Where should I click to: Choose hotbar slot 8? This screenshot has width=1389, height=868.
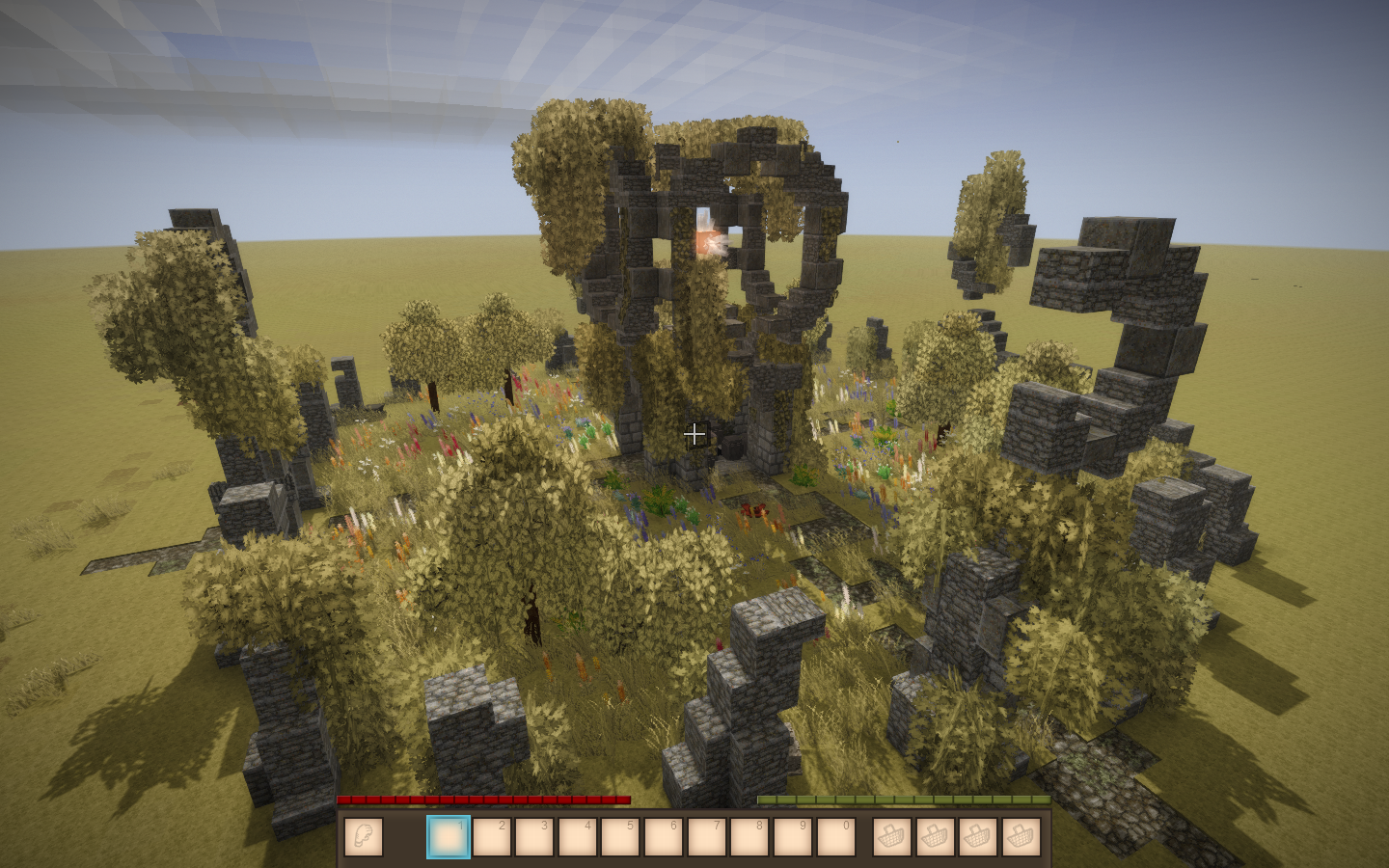click(x=749, y=837)
